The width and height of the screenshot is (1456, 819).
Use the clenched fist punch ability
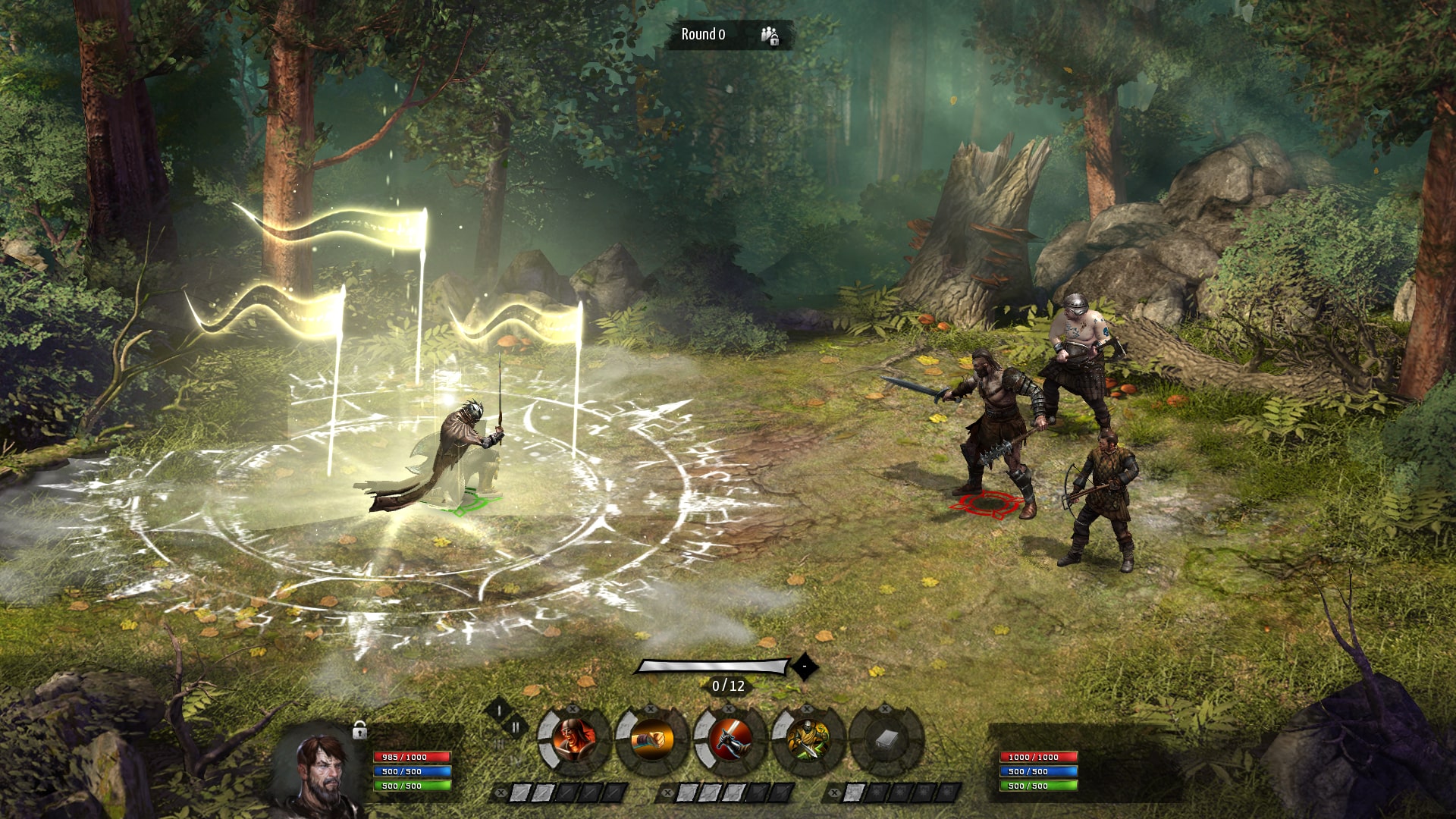point(651,739)
